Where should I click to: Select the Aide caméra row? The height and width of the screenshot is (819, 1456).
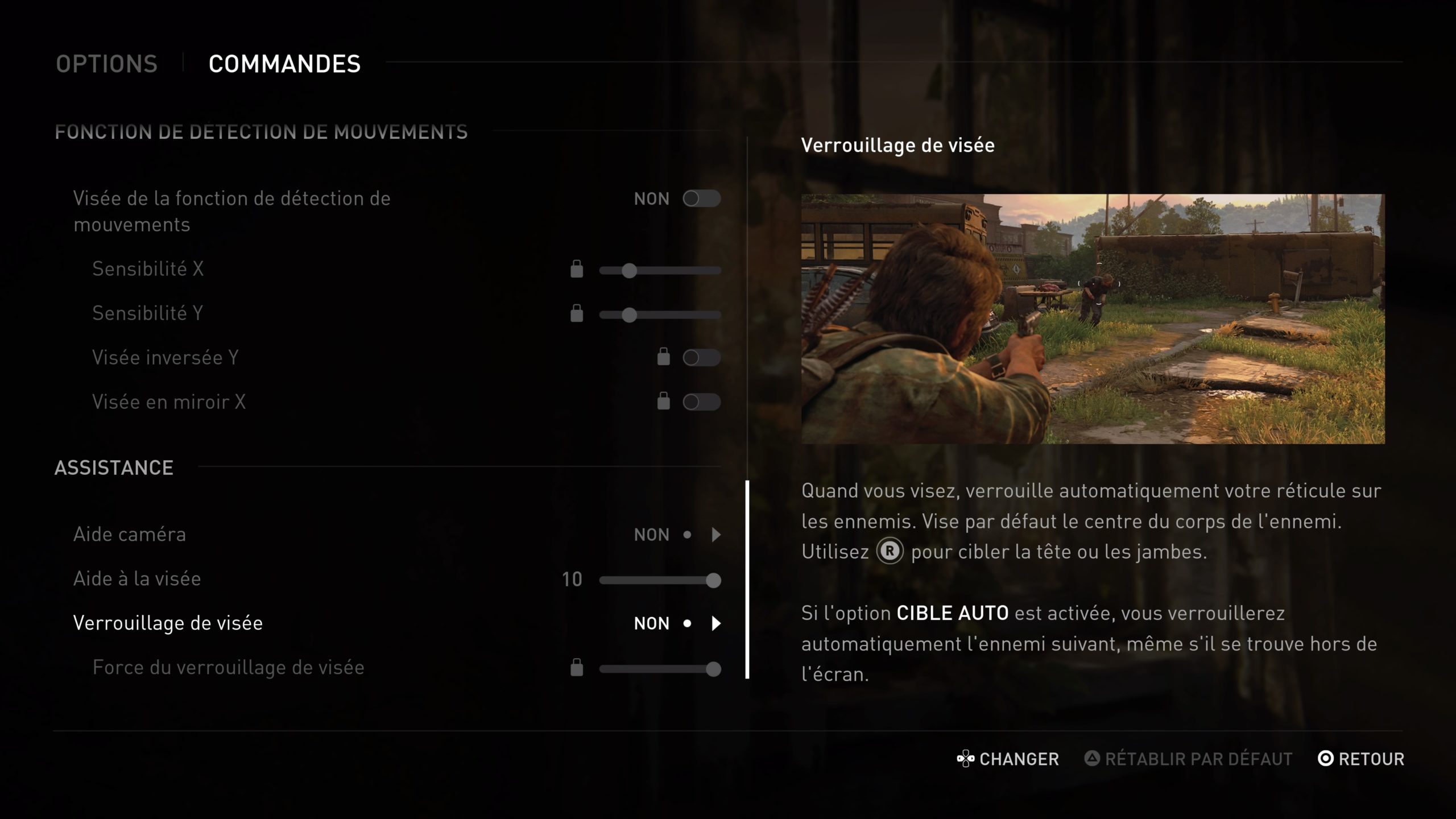(x=130, y=535)
